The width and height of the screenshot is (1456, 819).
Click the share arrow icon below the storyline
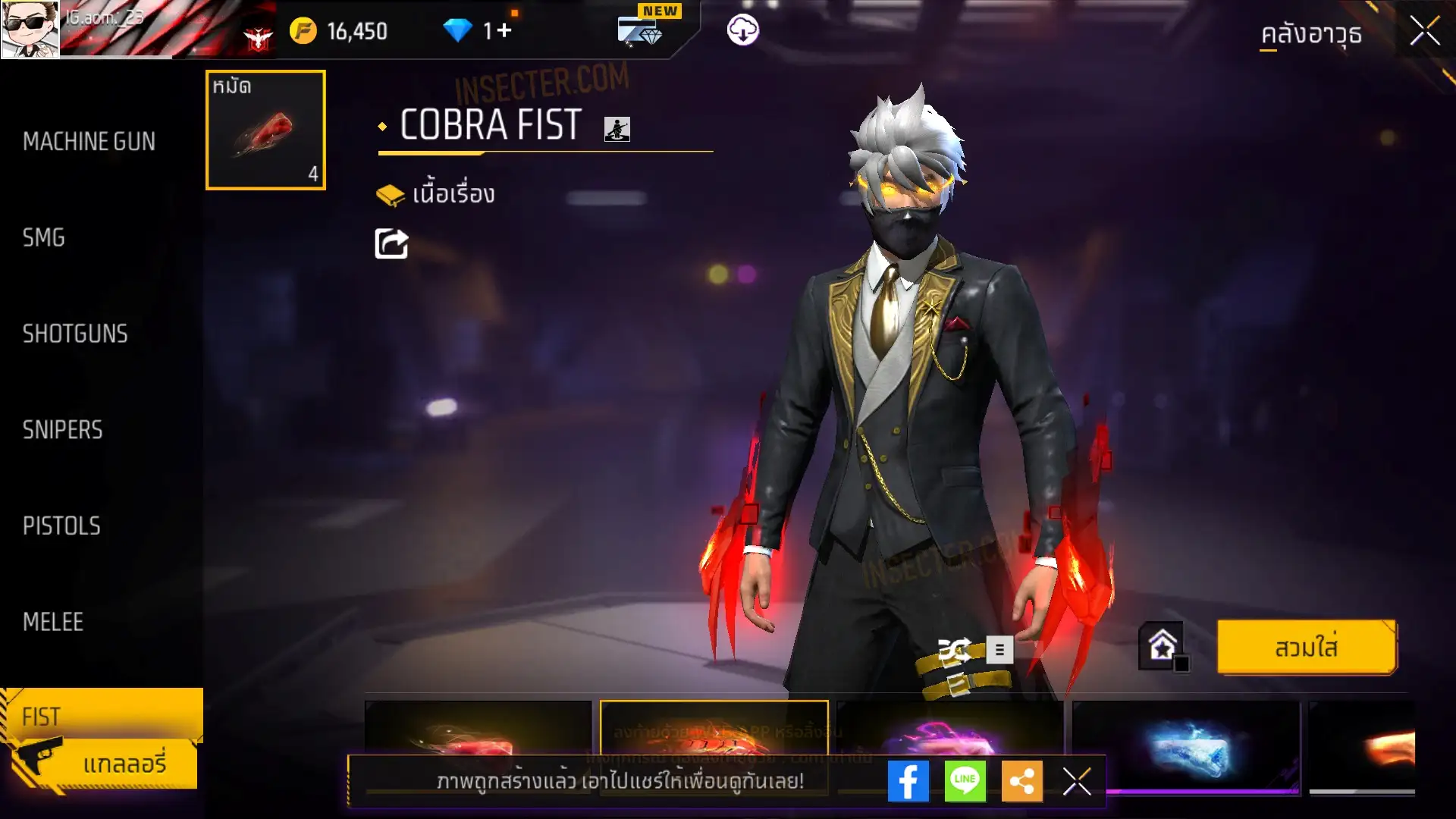click(x=391, y=244)
